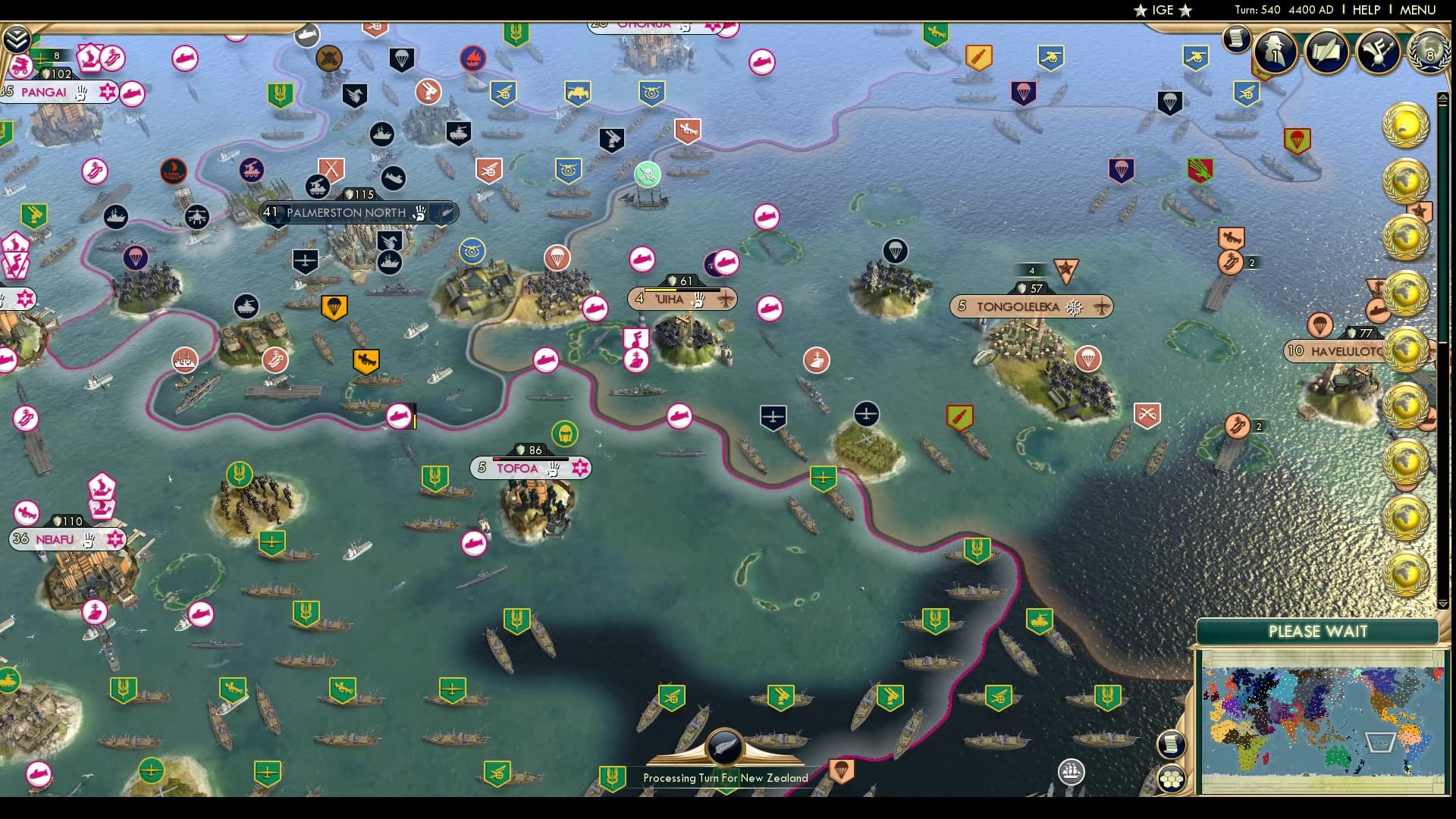The image size is (1456, 819).
Task: Open the Cultural overview quill-and-scroll icon
Action: click(x=1327, y=53)
